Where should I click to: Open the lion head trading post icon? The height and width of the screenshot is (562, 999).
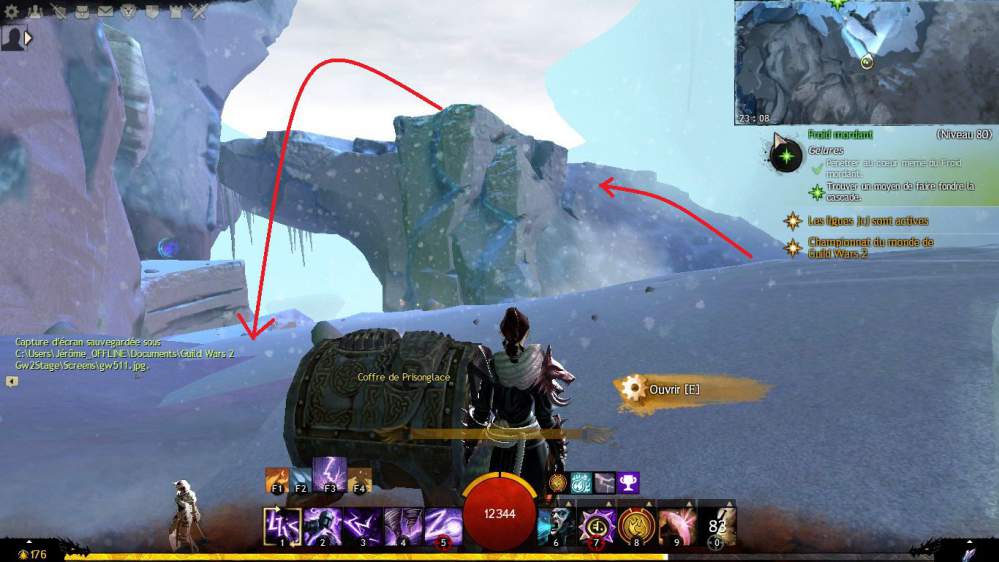pos(128,12)
